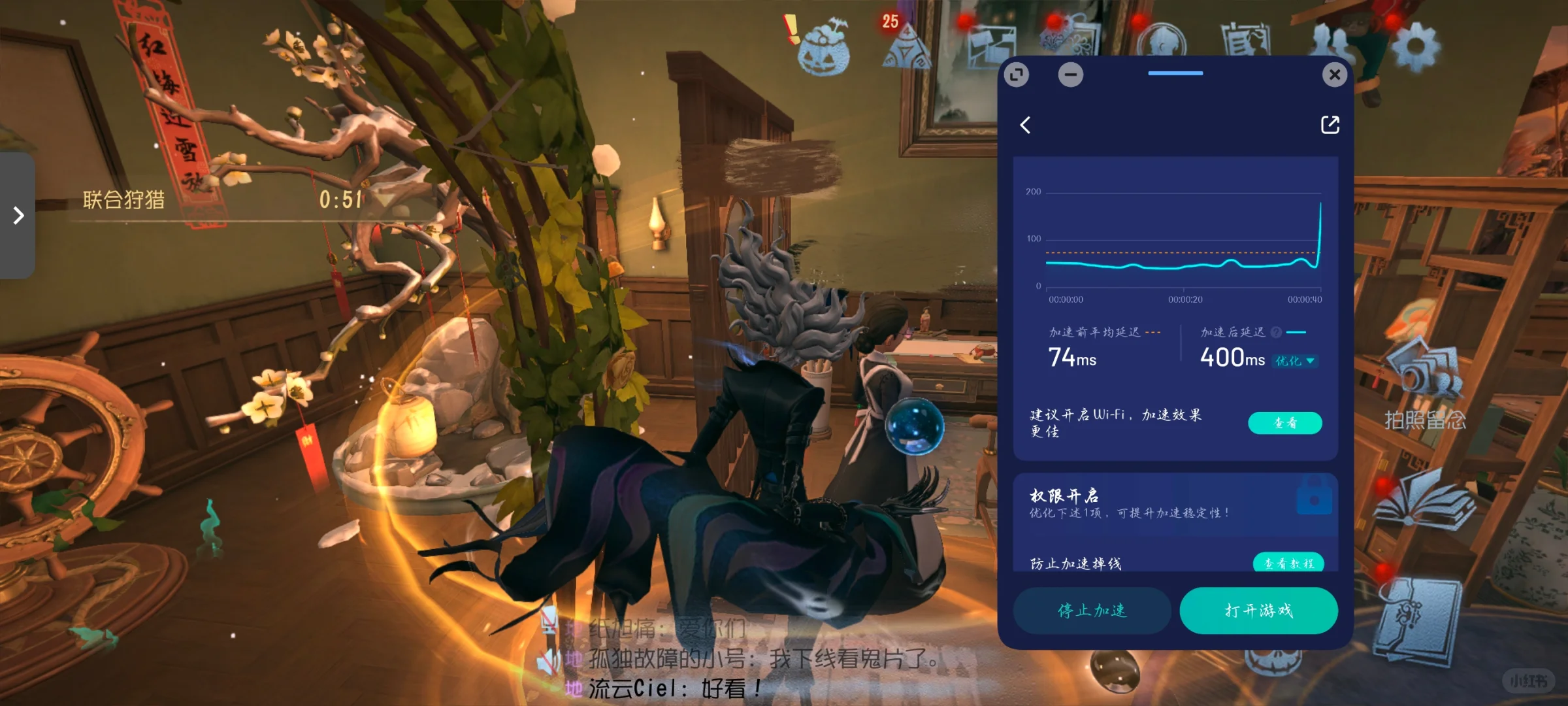Viewport: 1568px width, 706px height.
Task: Click the 停止加速 button
Action: (x=1092, y=611)
